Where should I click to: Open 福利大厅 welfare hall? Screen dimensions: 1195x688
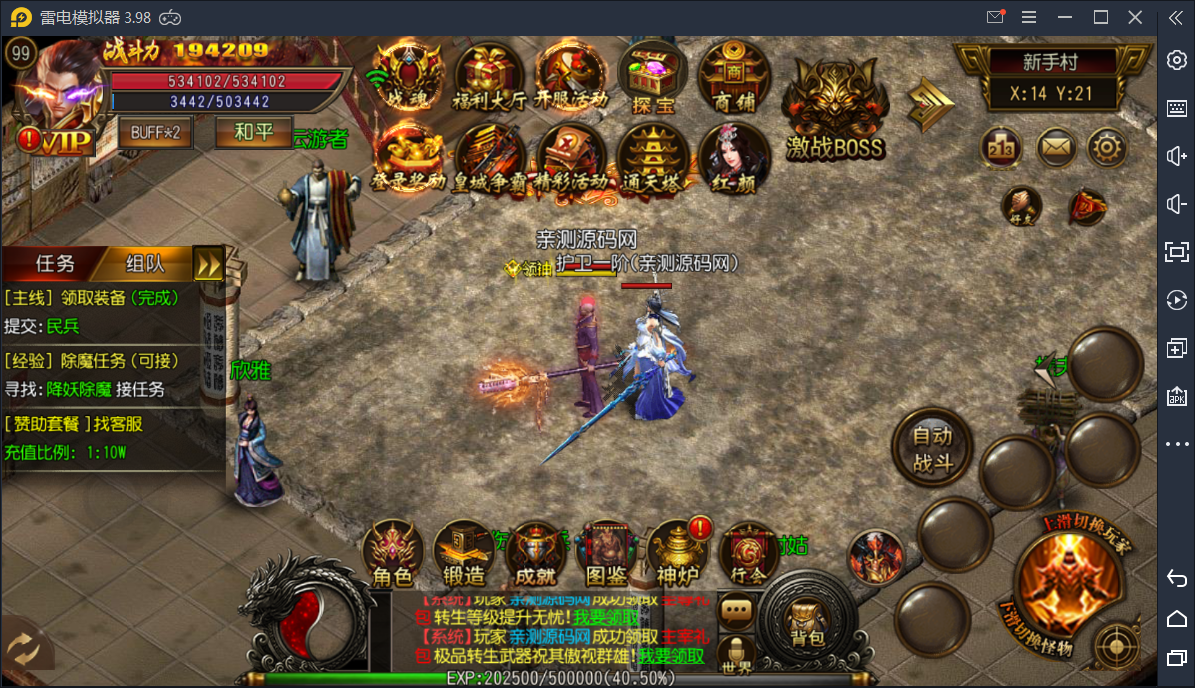point(490,78)
